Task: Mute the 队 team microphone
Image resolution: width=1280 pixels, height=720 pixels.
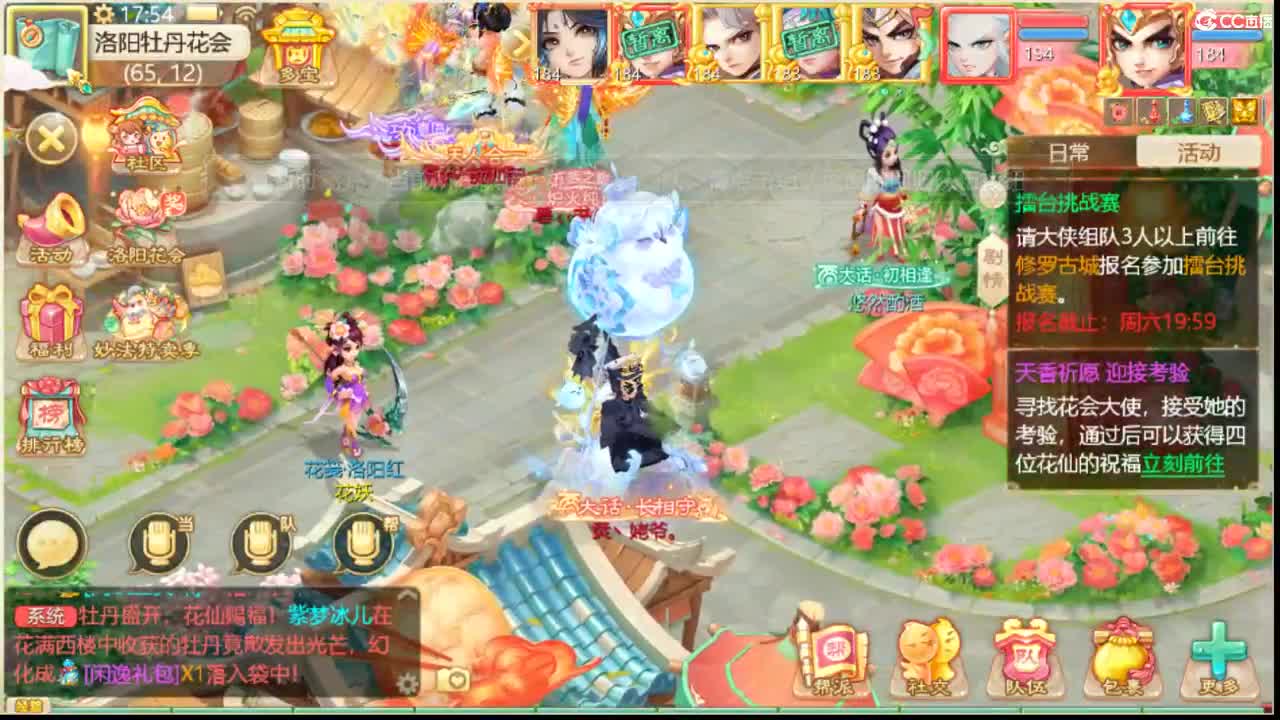Action: [x=258, y=543]
